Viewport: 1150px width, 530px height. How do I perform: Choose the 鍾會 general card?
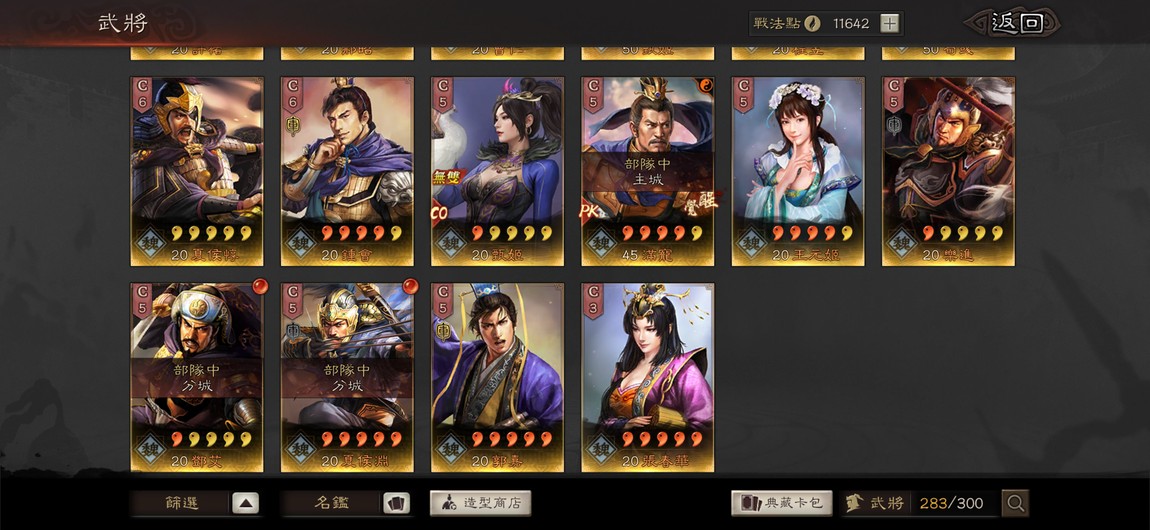(347, 171)
